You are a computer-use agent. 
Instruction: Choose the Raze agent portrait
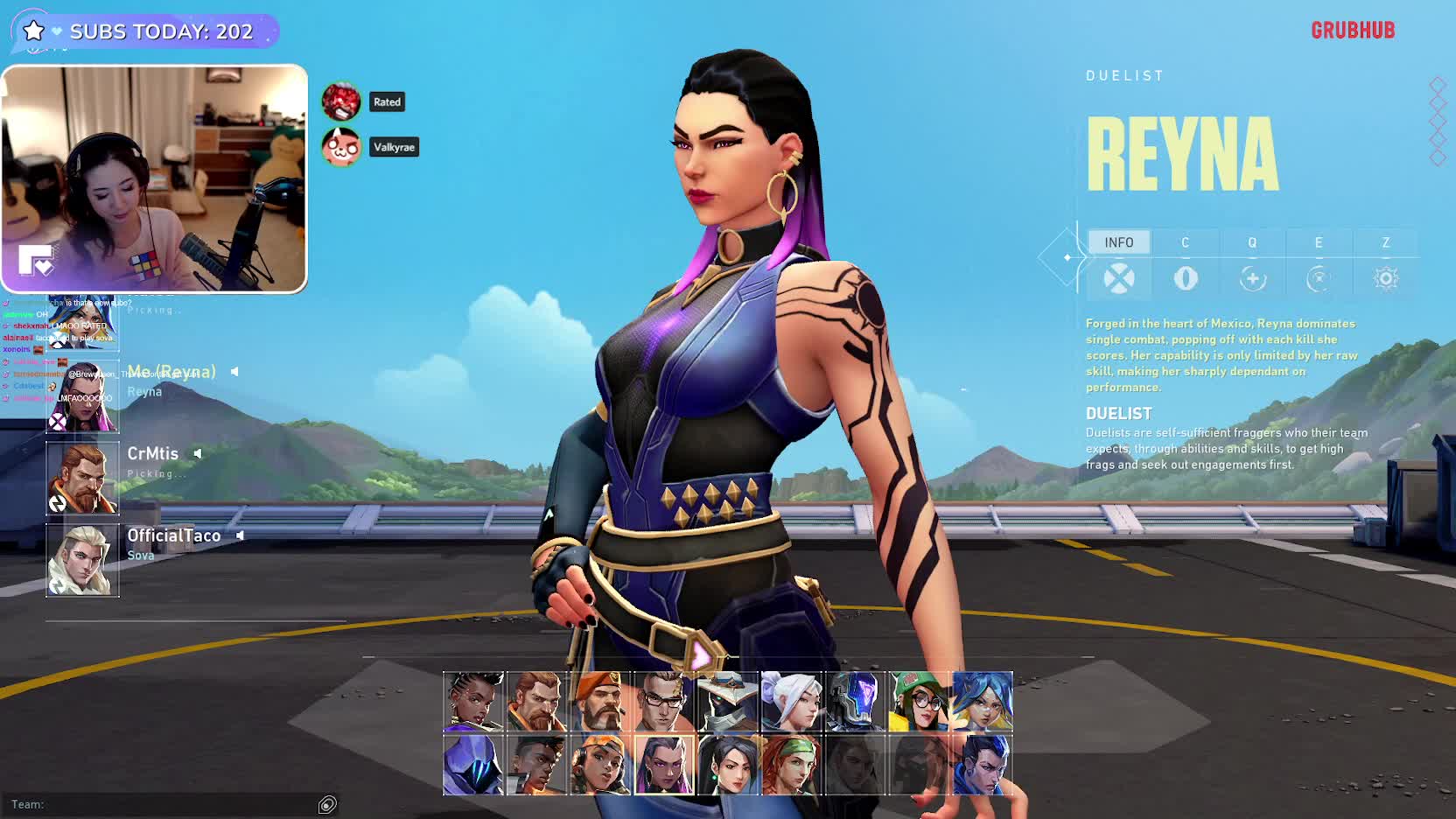point(600,765)
